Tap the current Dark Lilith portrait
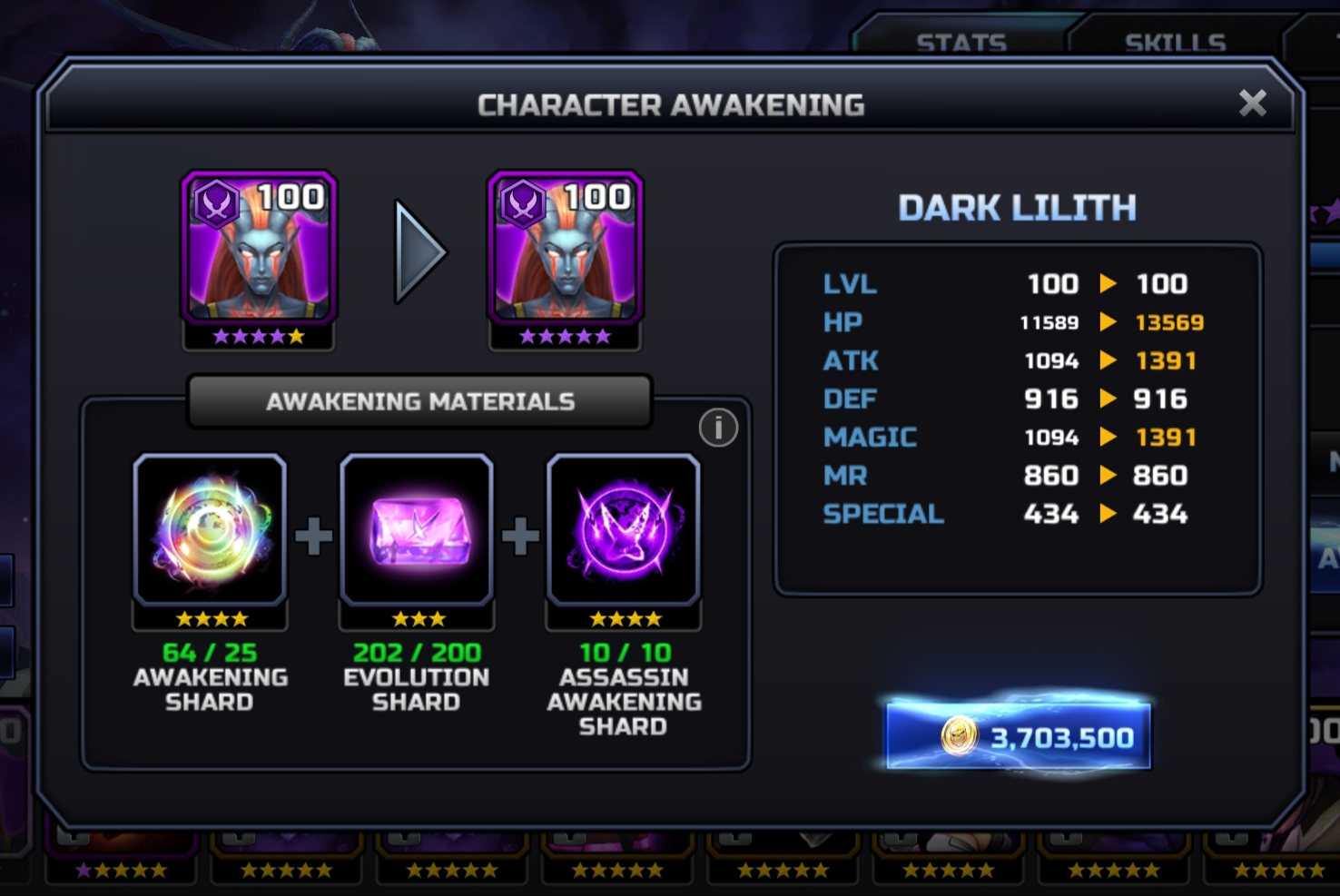Viewport: 1340px width, 896px height. tap(259, 250)
